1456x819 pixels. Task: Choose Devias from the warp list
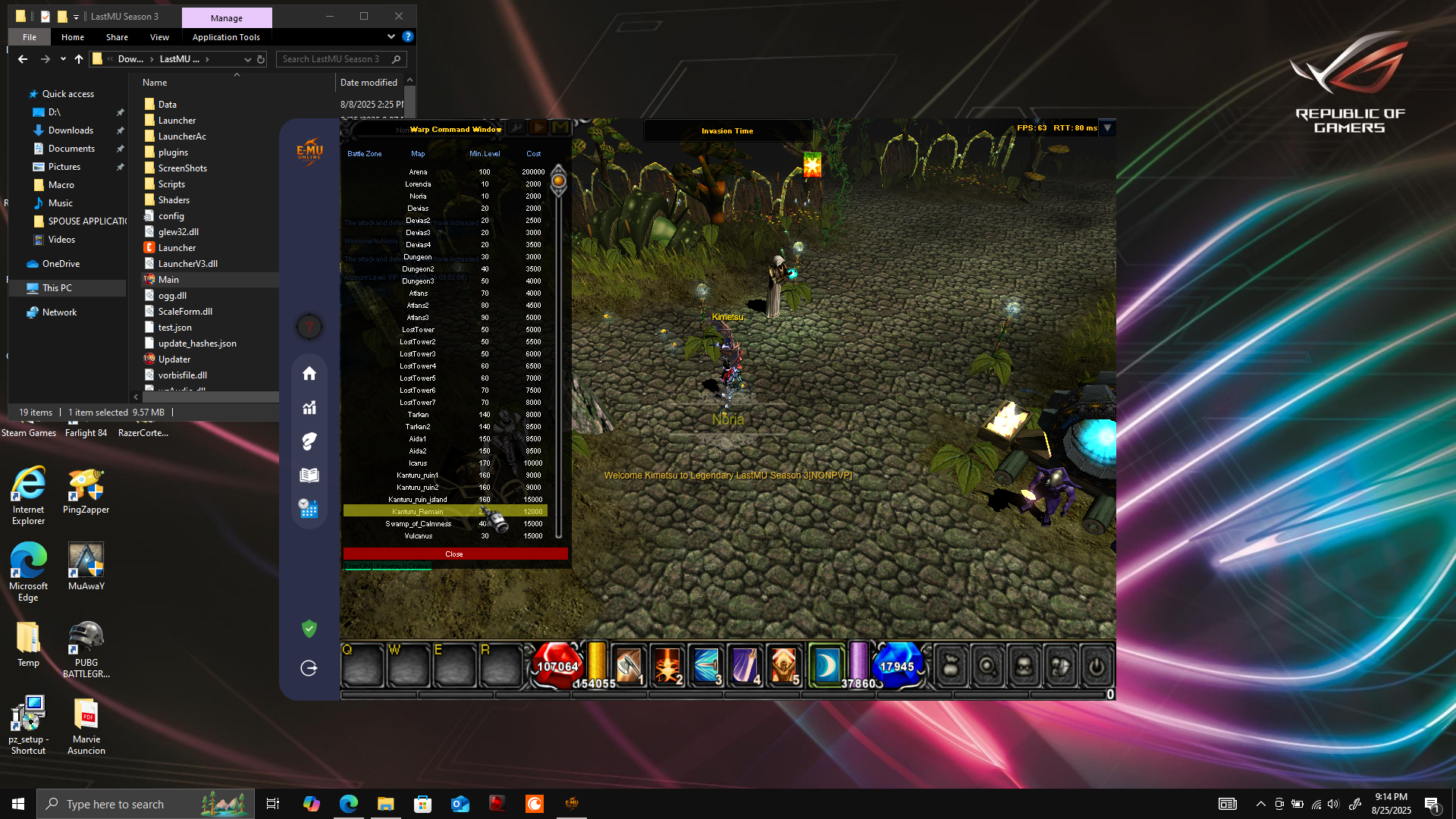click(x=419, y=209)
